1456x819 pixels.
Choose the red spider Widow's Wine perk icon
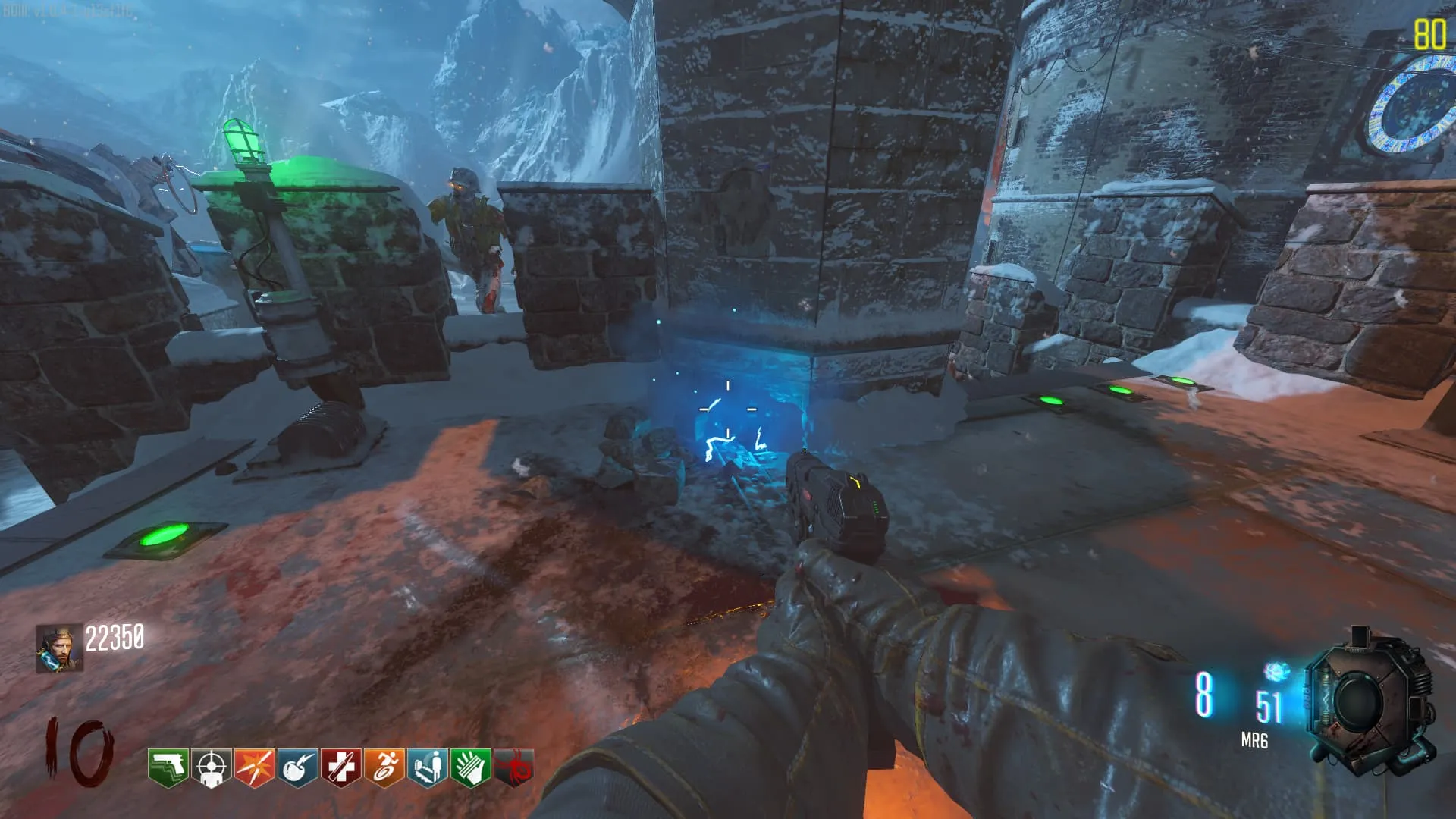pos(513,767)
